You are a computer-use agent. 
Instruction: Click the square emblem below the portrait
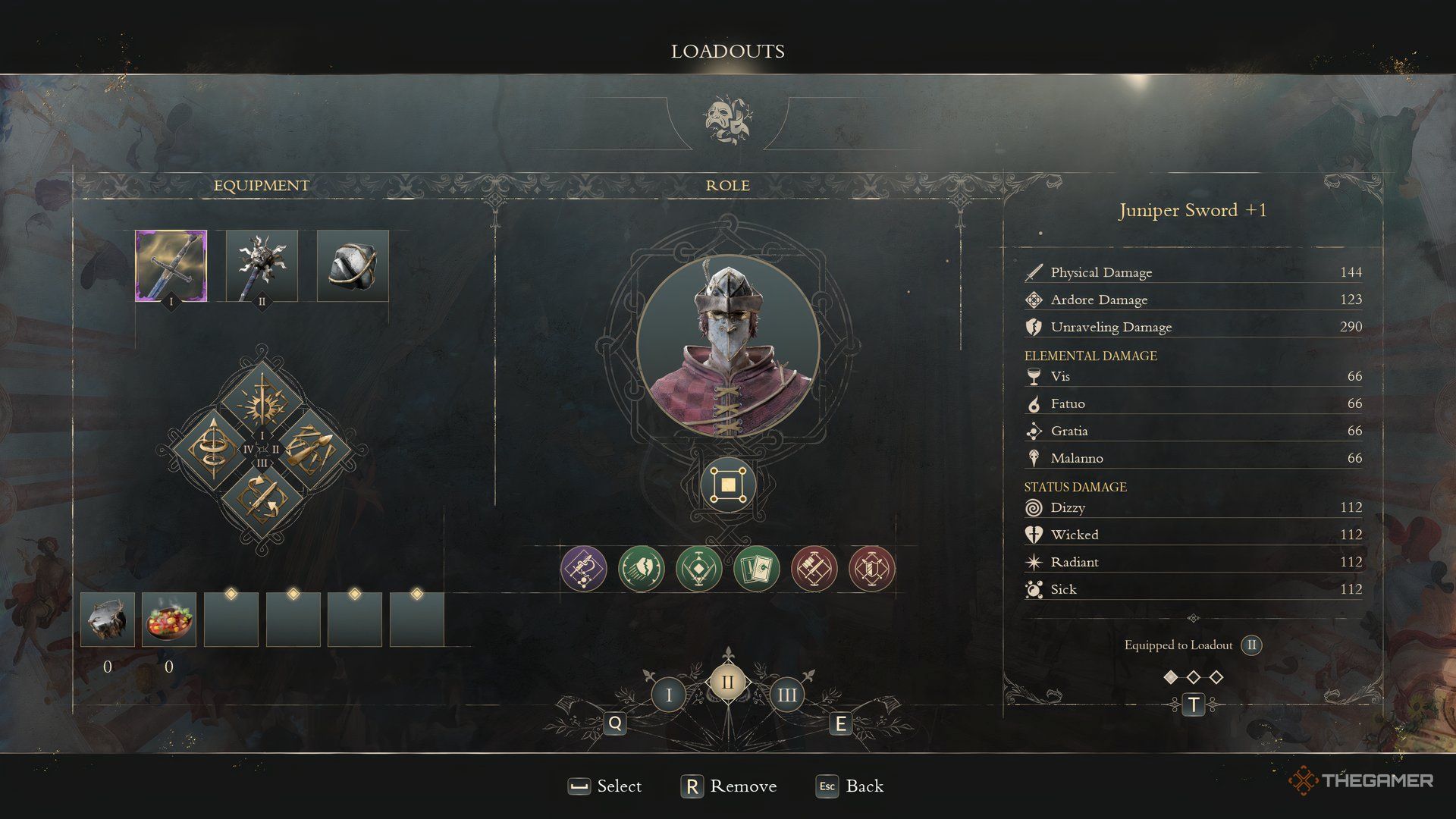point(728,485)
